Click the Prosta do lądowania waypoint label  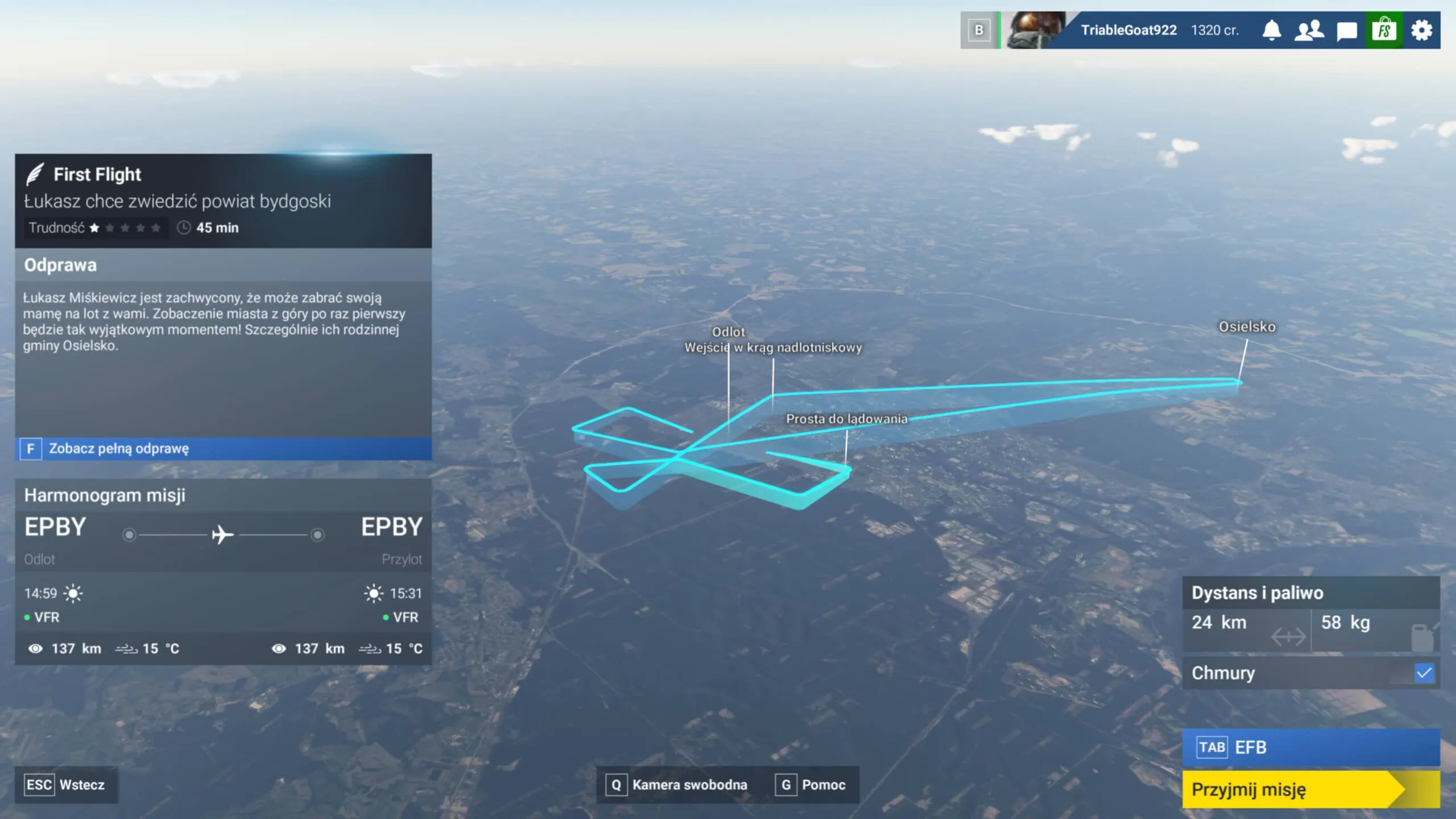pyautogui.click(x=847, y=419)
